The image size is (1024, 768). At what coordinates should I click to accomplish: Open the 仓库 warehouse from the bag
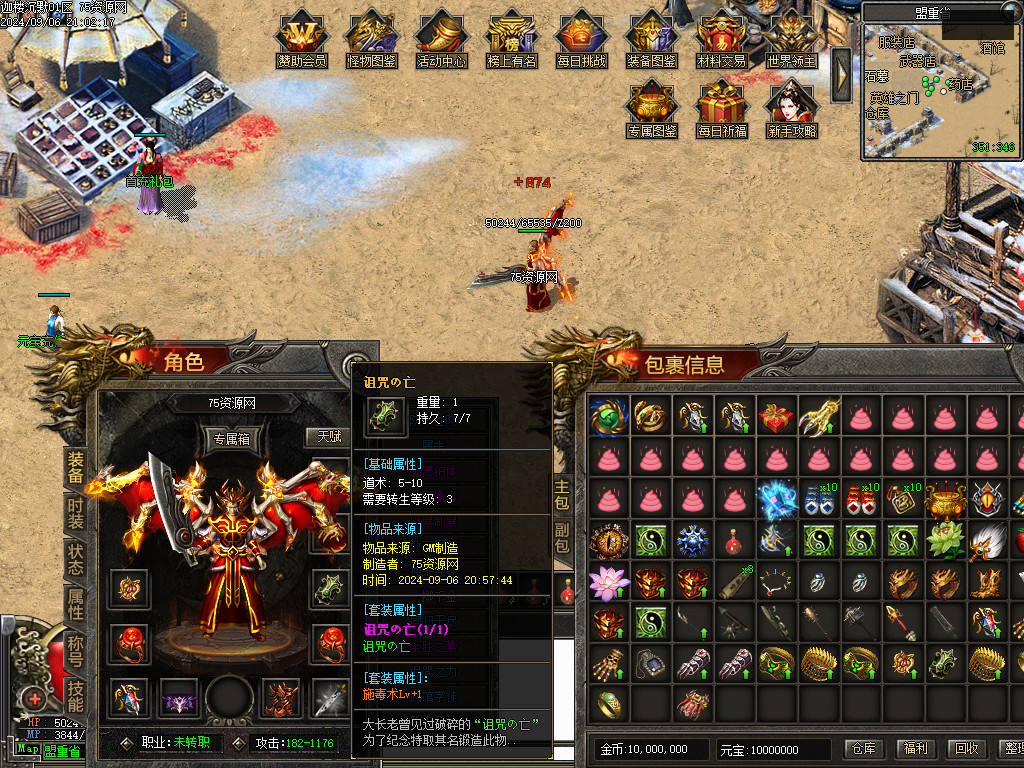[863, 749]
